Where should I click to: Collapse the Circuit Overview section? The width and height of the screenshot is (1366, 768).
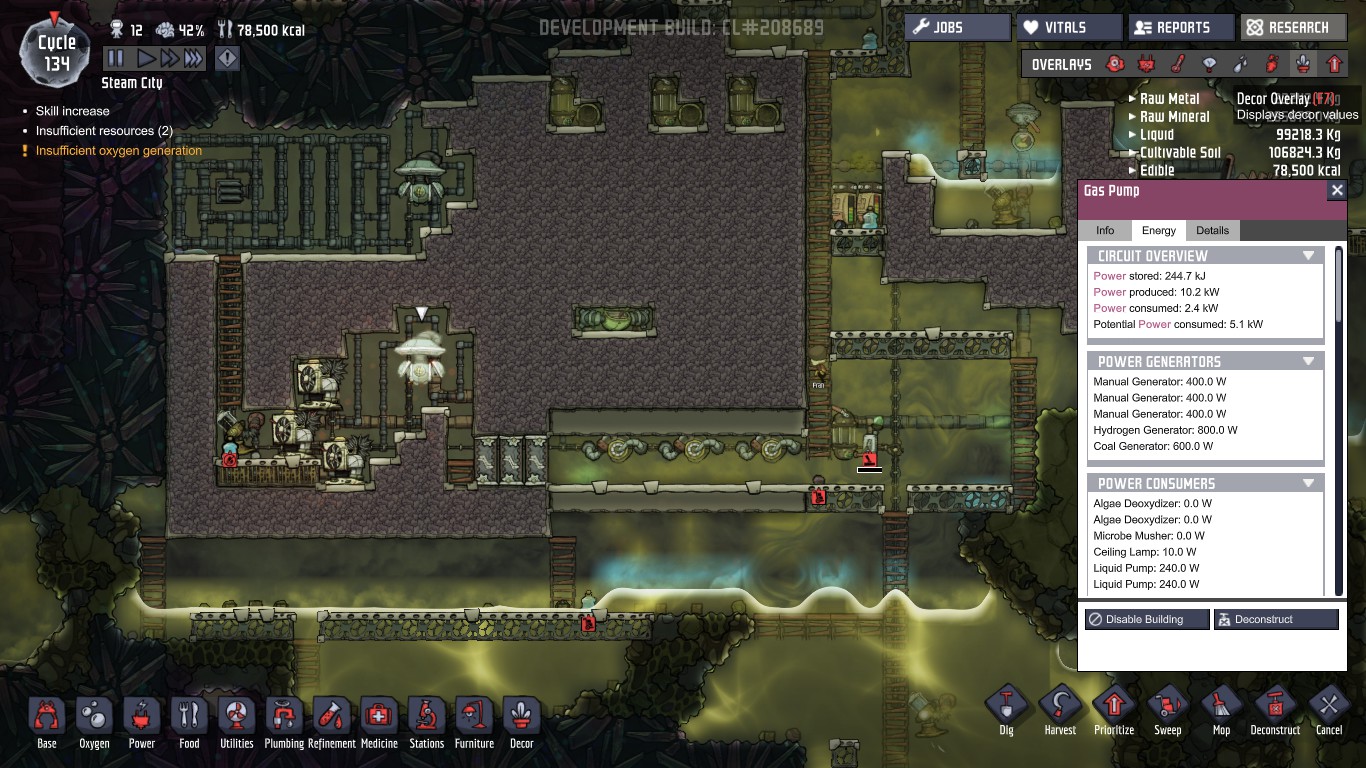(1308, 256)
